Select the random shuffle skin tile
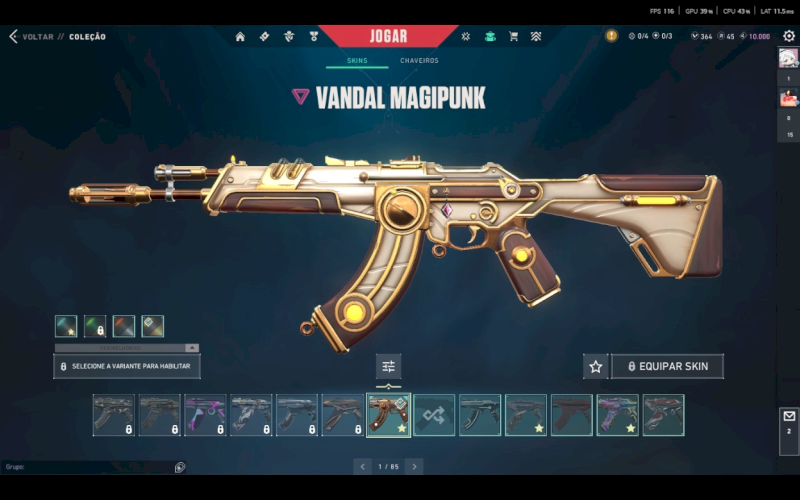This screenshot has width=800, height=500. click(x=434, y=415)
